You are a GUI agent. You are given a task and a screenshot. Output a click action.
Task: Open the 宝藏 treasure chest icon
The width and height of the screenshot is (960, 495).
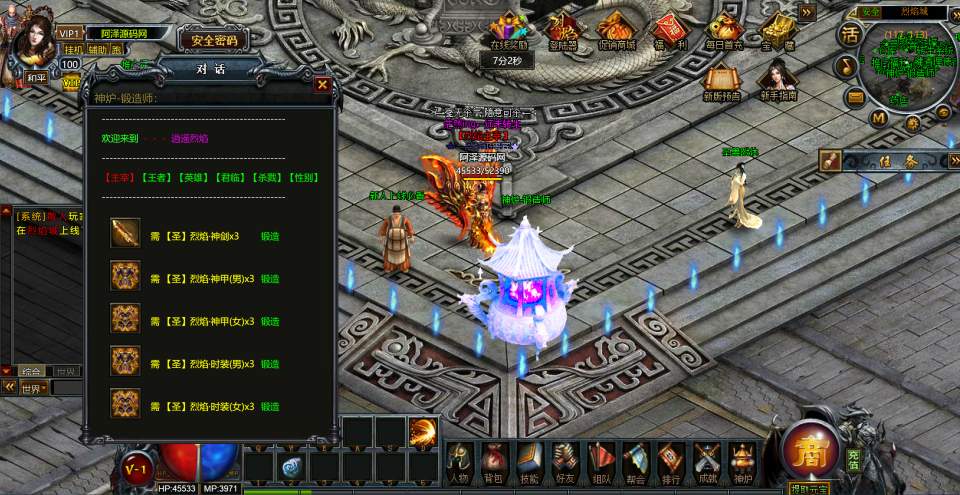(x=777, y=30)
